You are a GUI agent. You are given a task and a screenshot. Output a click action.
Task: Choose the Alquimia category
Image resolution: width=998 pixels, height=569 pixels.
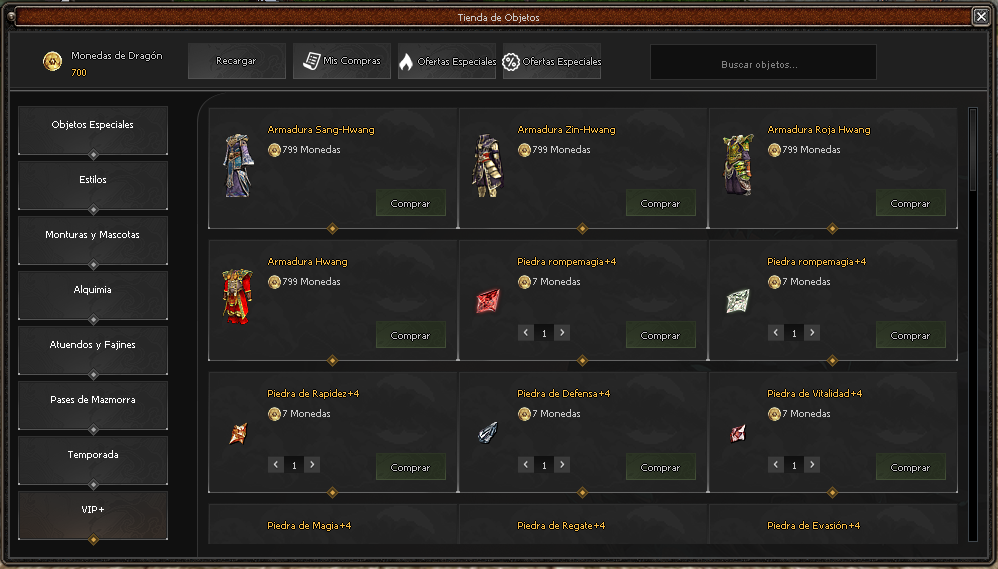tap(93, 291)
